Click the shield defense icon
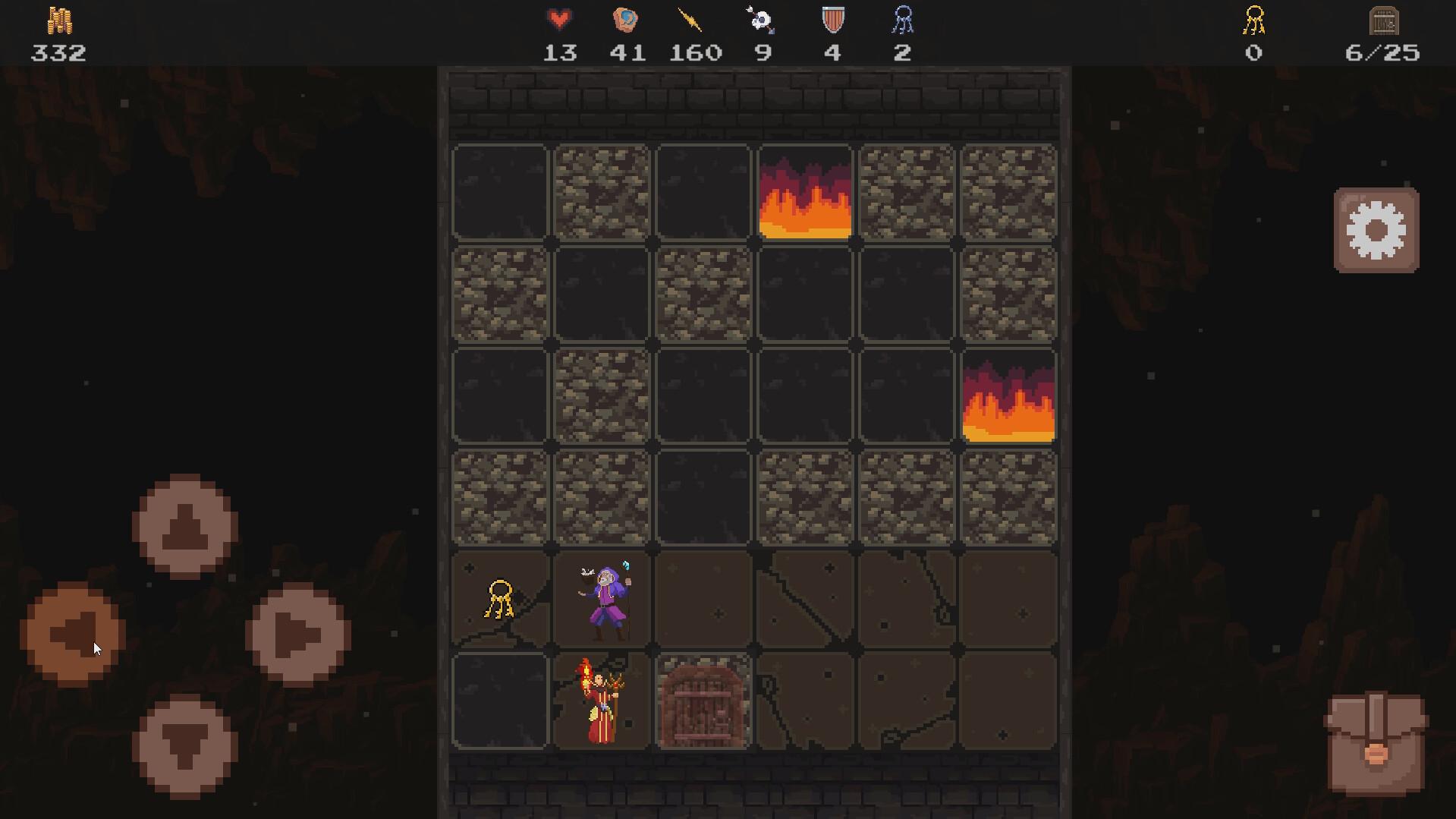This screenshot has height=819, width=1456. tap(832, 21)
